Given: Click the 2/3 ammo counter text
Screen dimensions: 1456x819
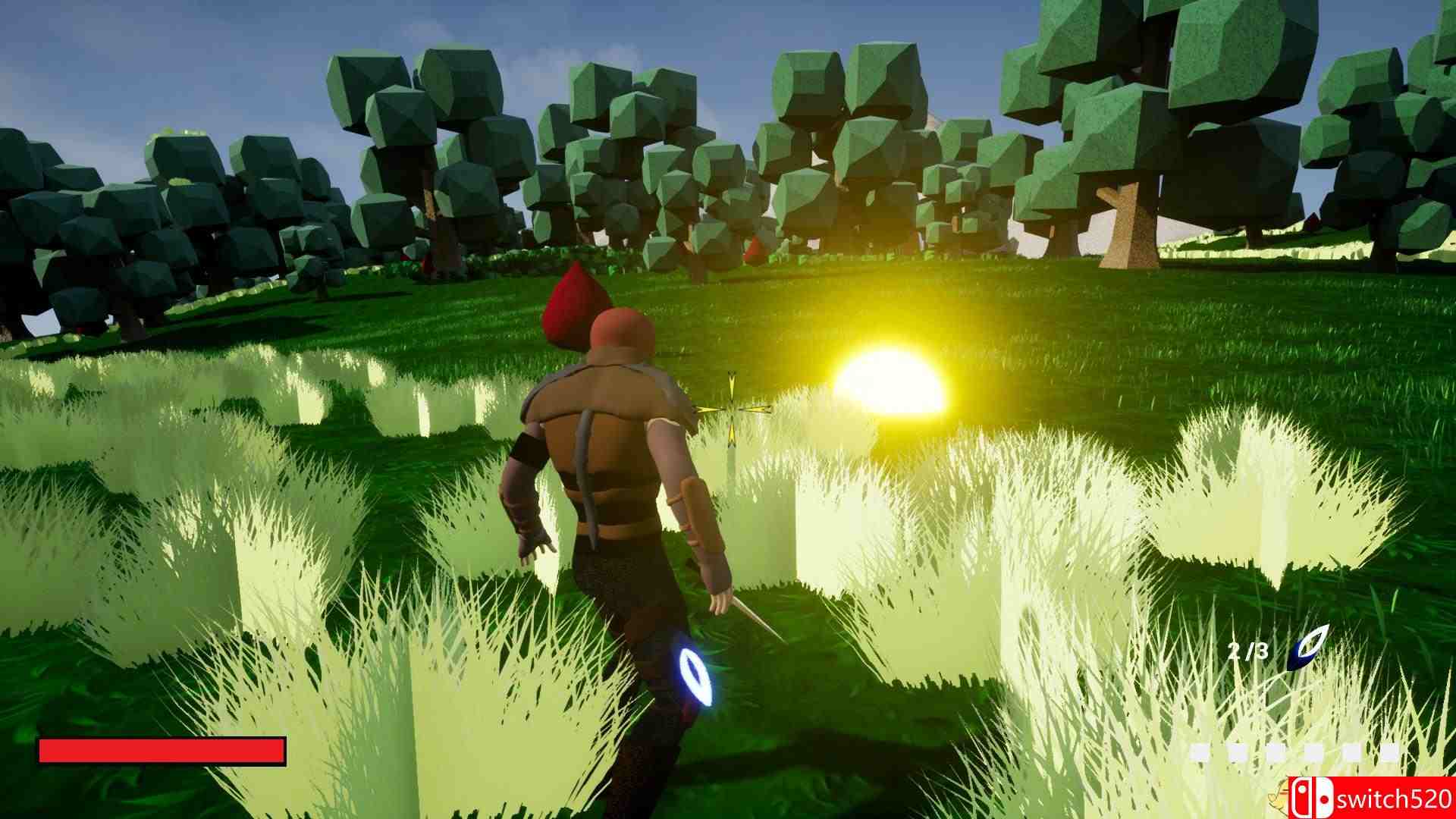Looking at the screenshot, I should [1247, 652].
